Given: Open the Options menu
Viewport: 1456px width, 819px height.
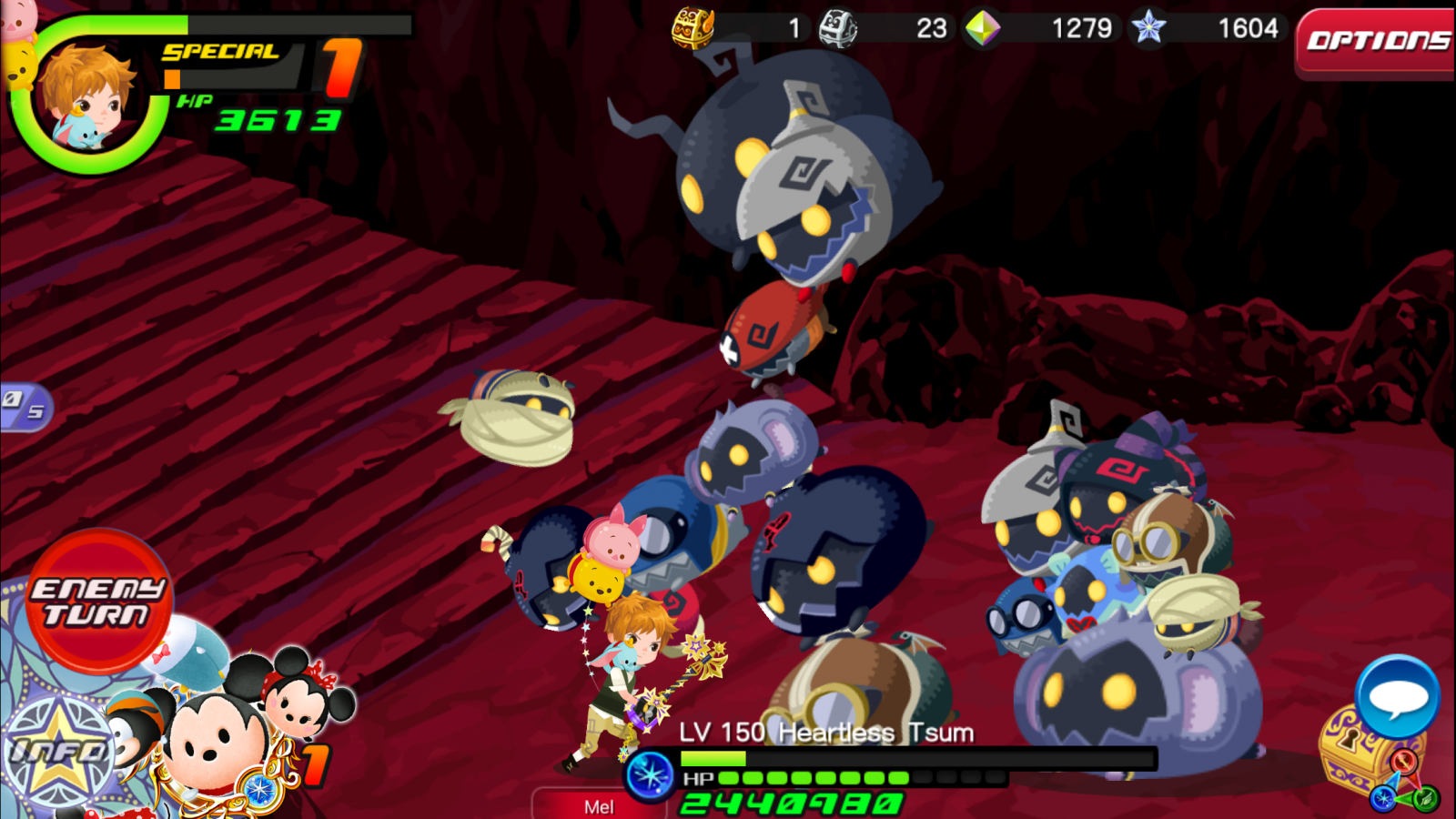Looking at the screenshot, I should tap(1376, 42).
